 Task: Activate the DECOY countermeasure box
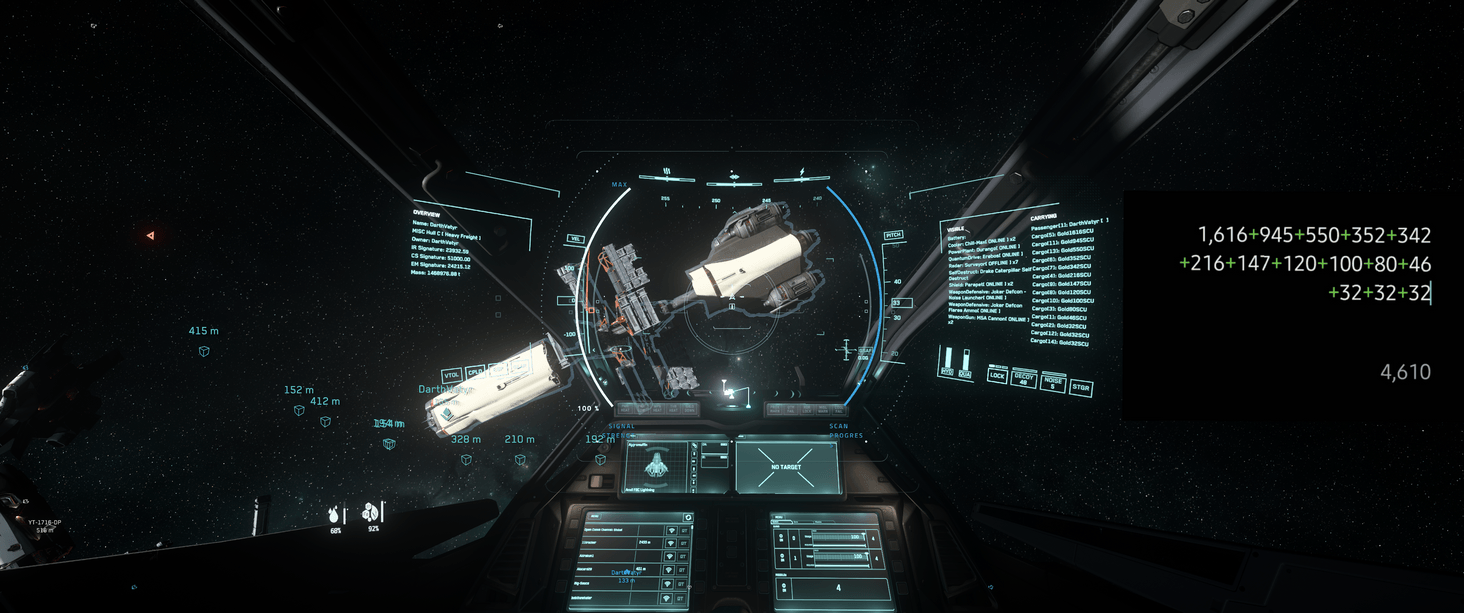[x=1023, y=378]
